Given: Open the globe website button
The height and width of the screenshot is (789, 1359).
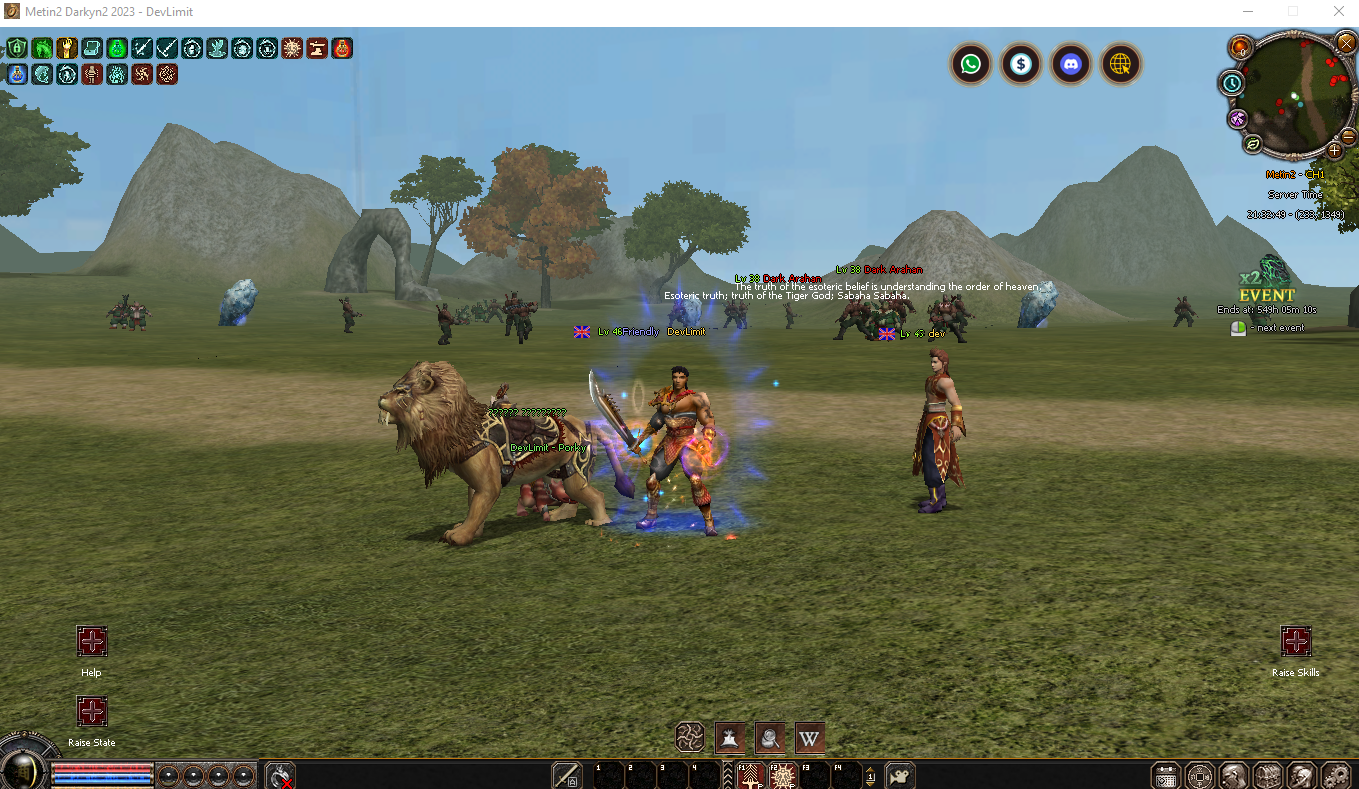Looking at the screenshot, I should (1121, 65).
